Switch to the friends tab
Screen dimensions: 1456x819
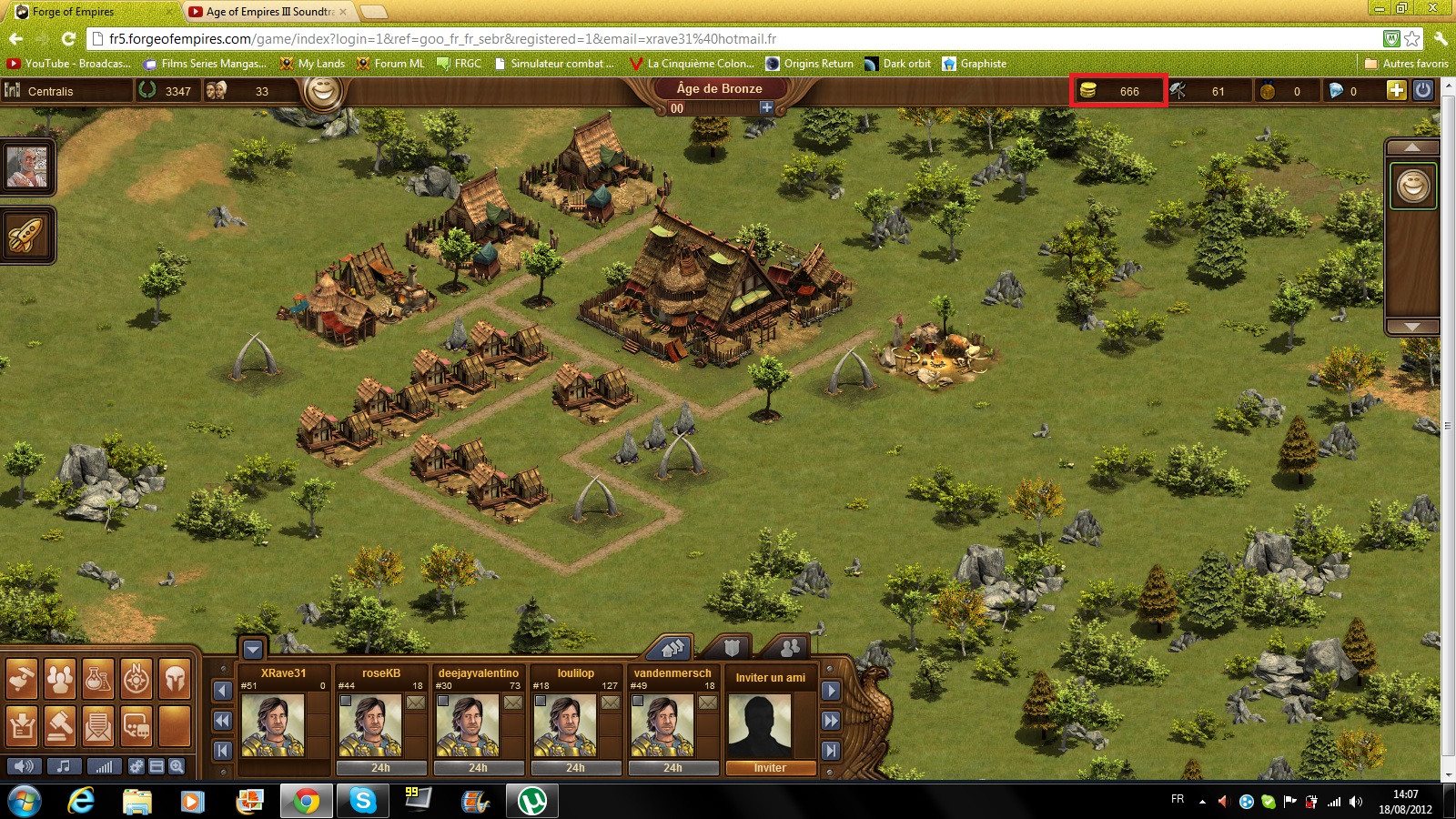(789, 648)
